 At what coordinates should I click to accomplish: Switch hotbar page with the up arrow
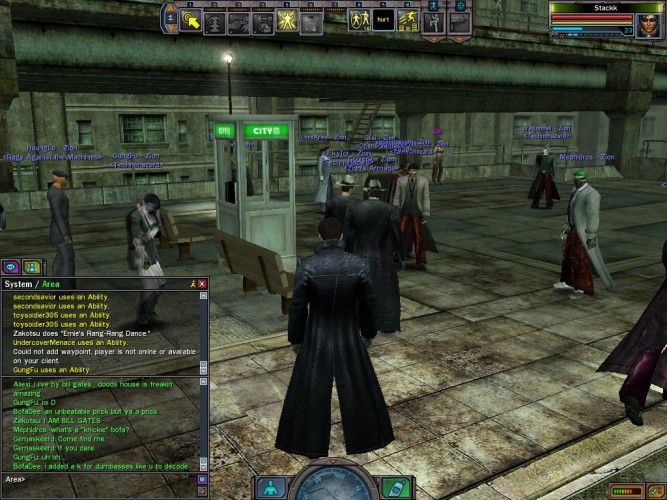pyautogui.click(x=169, y=10)
